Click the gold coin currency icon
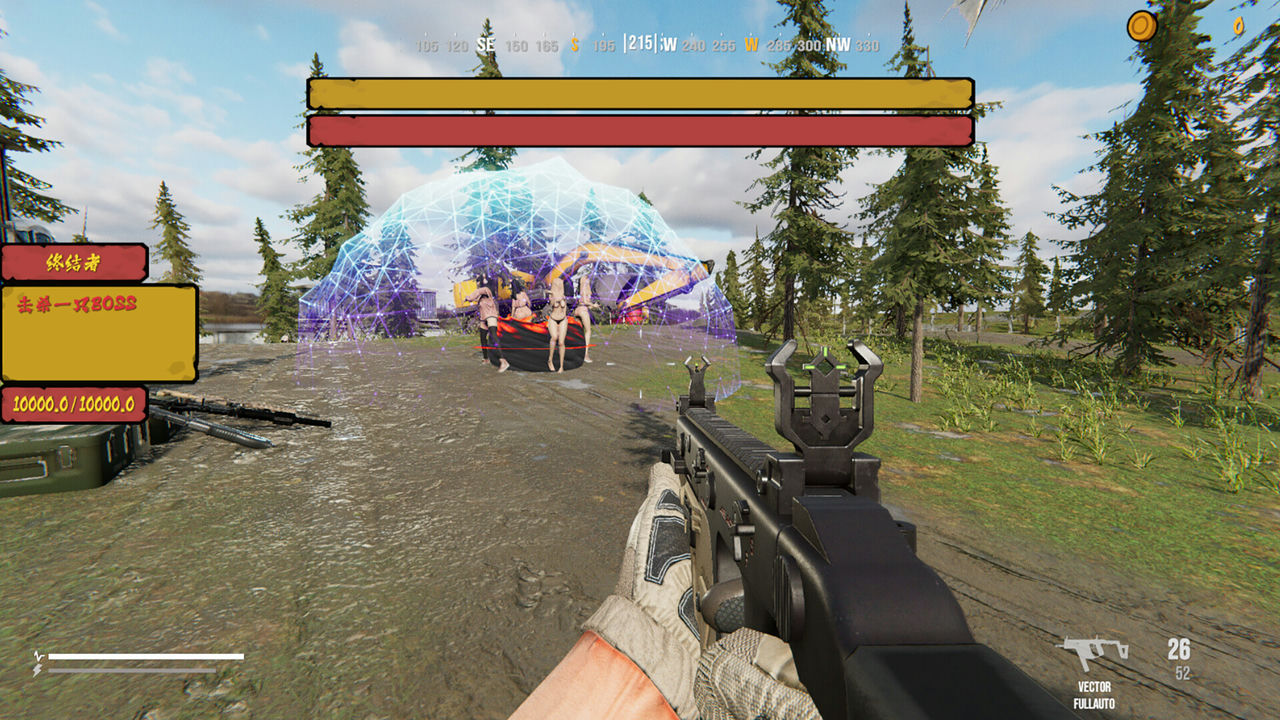This screenshot has height=720, width=1280. (x=1142, y=26)
